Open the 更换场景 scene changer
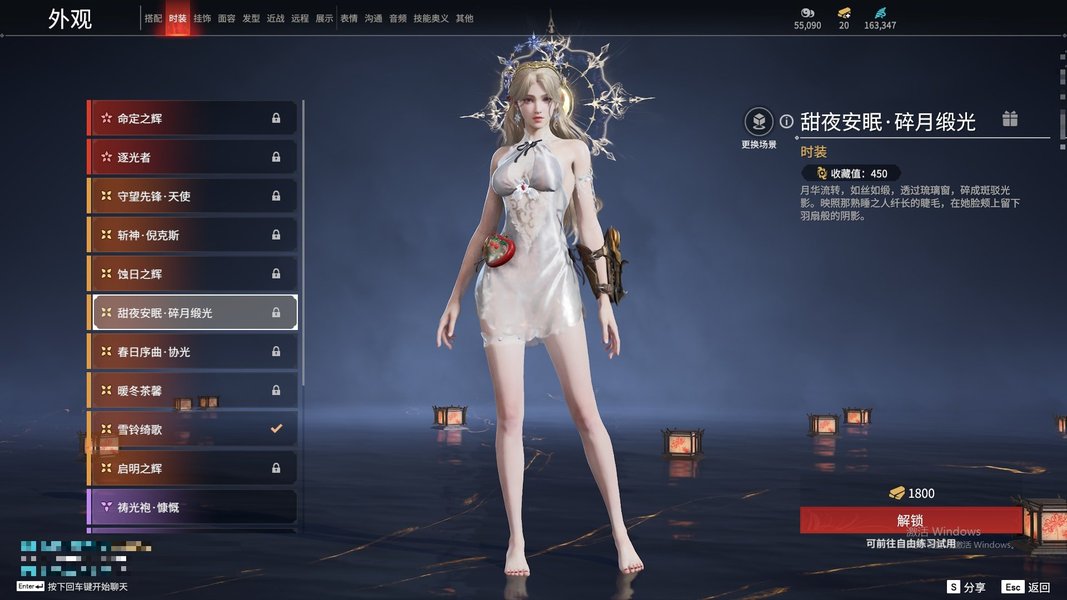Image resolution: width=1067 pixels, height=600 pixels. 759,122
